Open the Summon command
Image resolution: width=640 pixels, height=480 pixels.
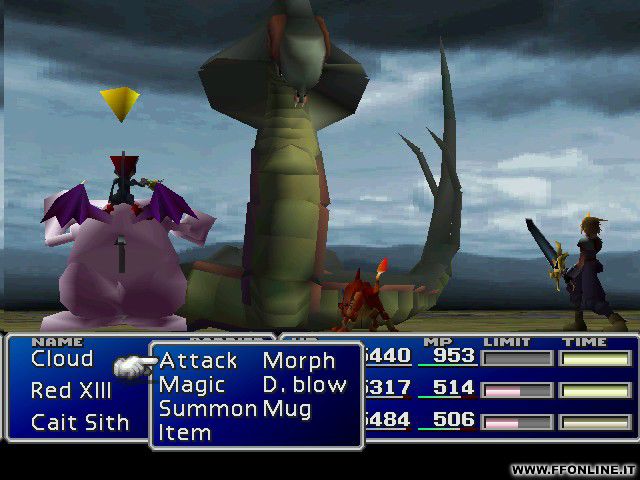207,408
